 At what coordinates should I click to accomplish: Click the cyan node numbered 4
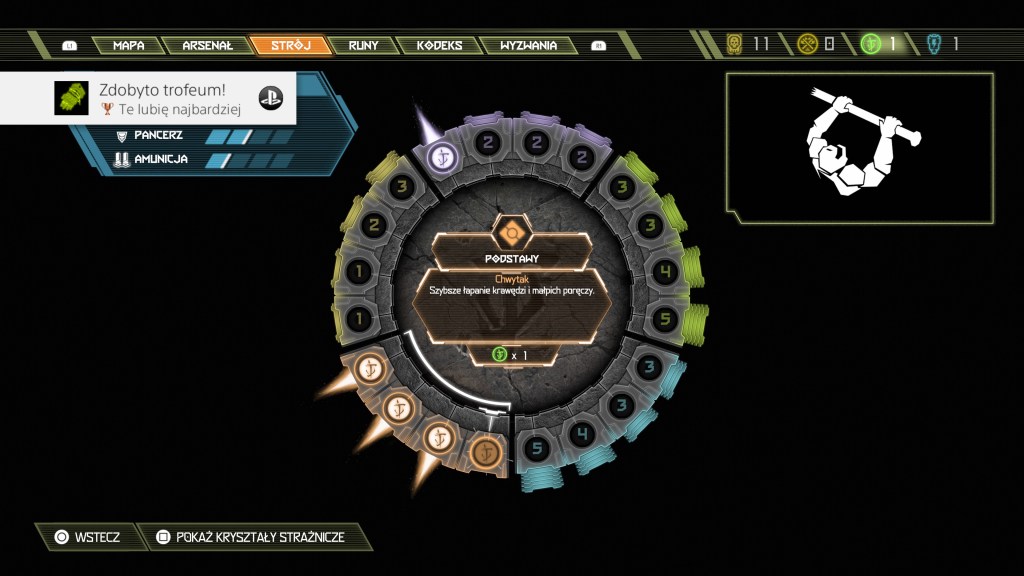click(x=580, y=433)
